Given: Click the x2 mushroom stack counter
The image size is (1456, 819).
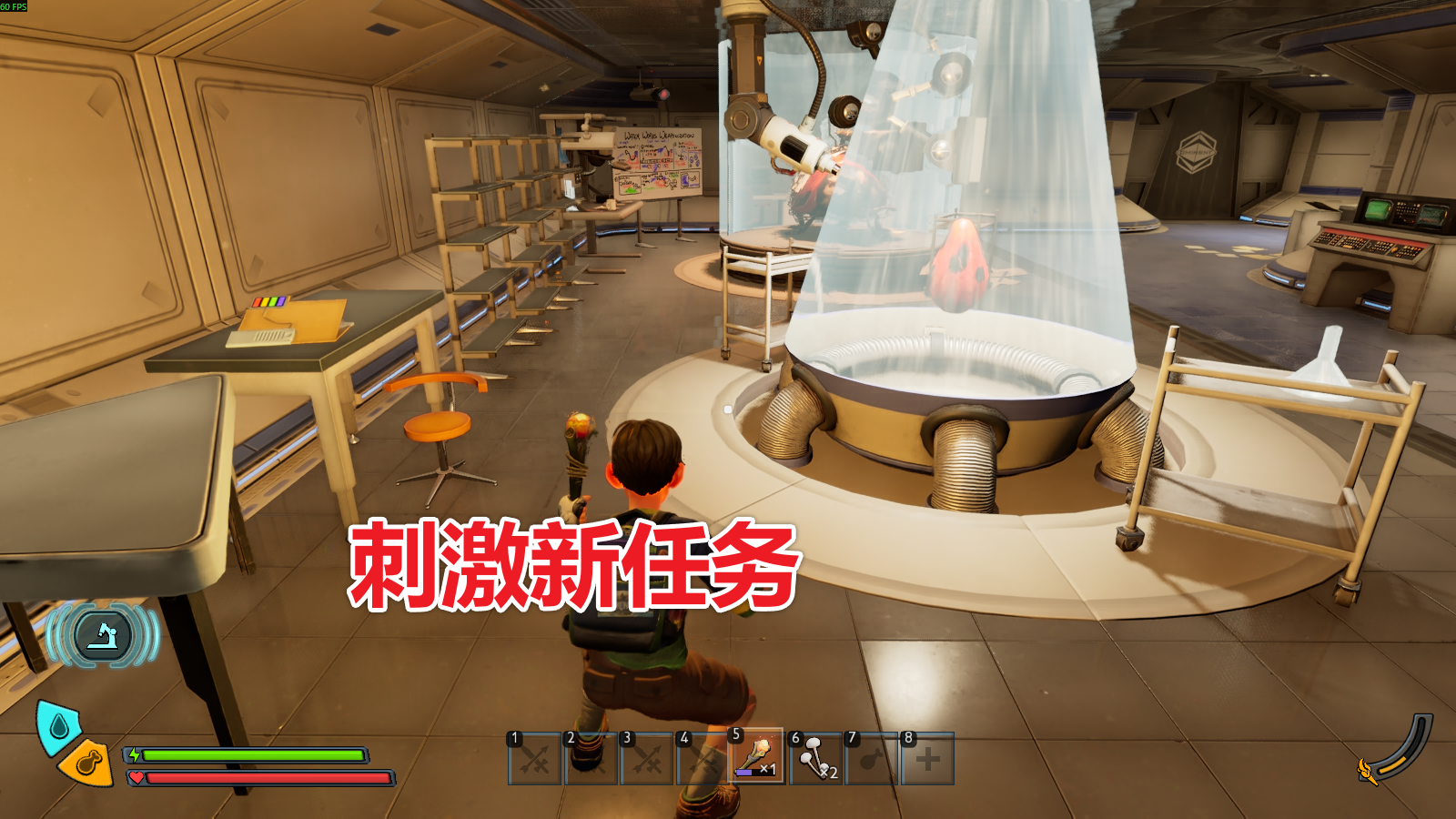Looking at the screenshot, I should click(829, 773).
